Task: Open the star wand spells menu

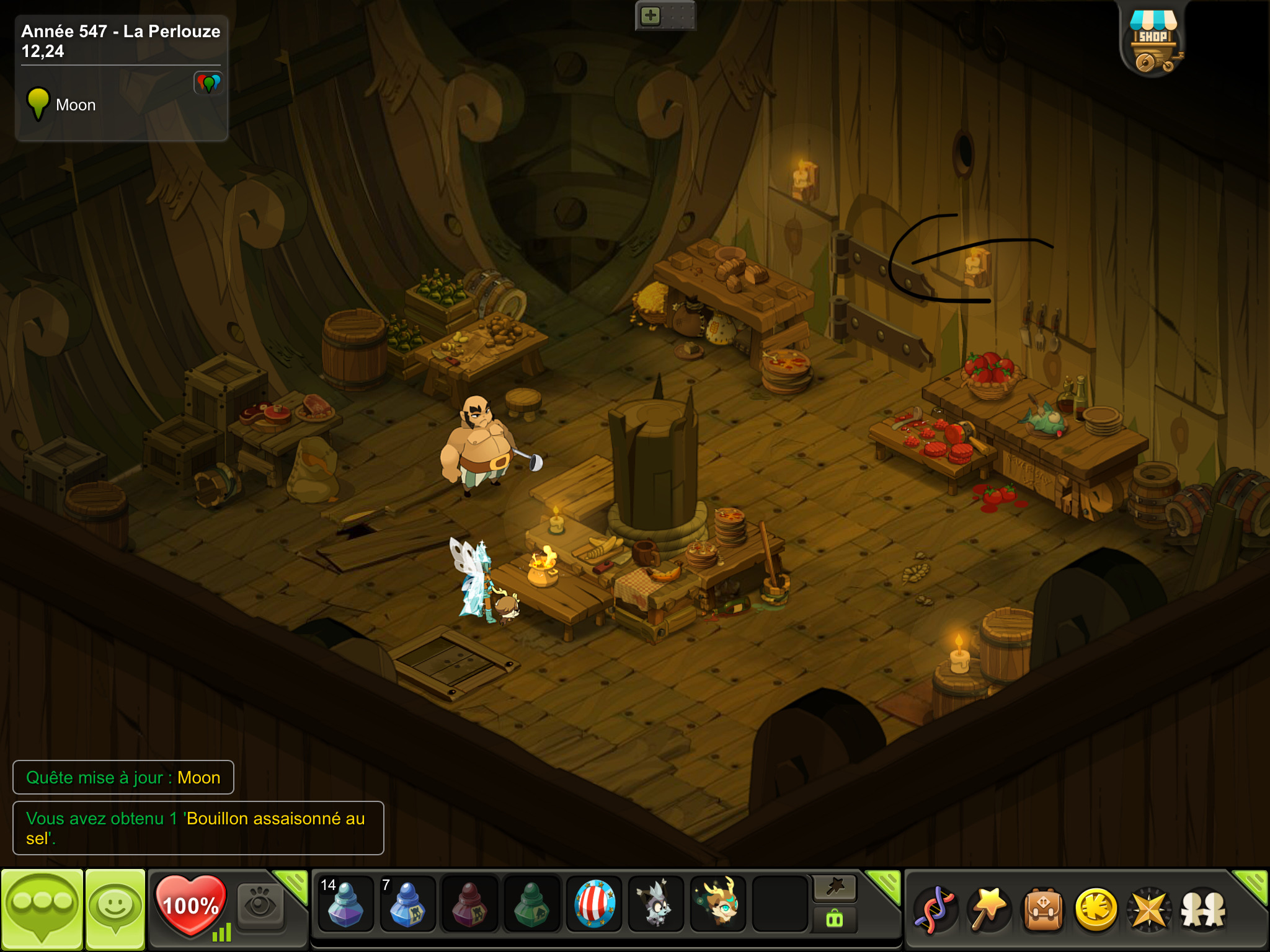Action: [988, 910]
